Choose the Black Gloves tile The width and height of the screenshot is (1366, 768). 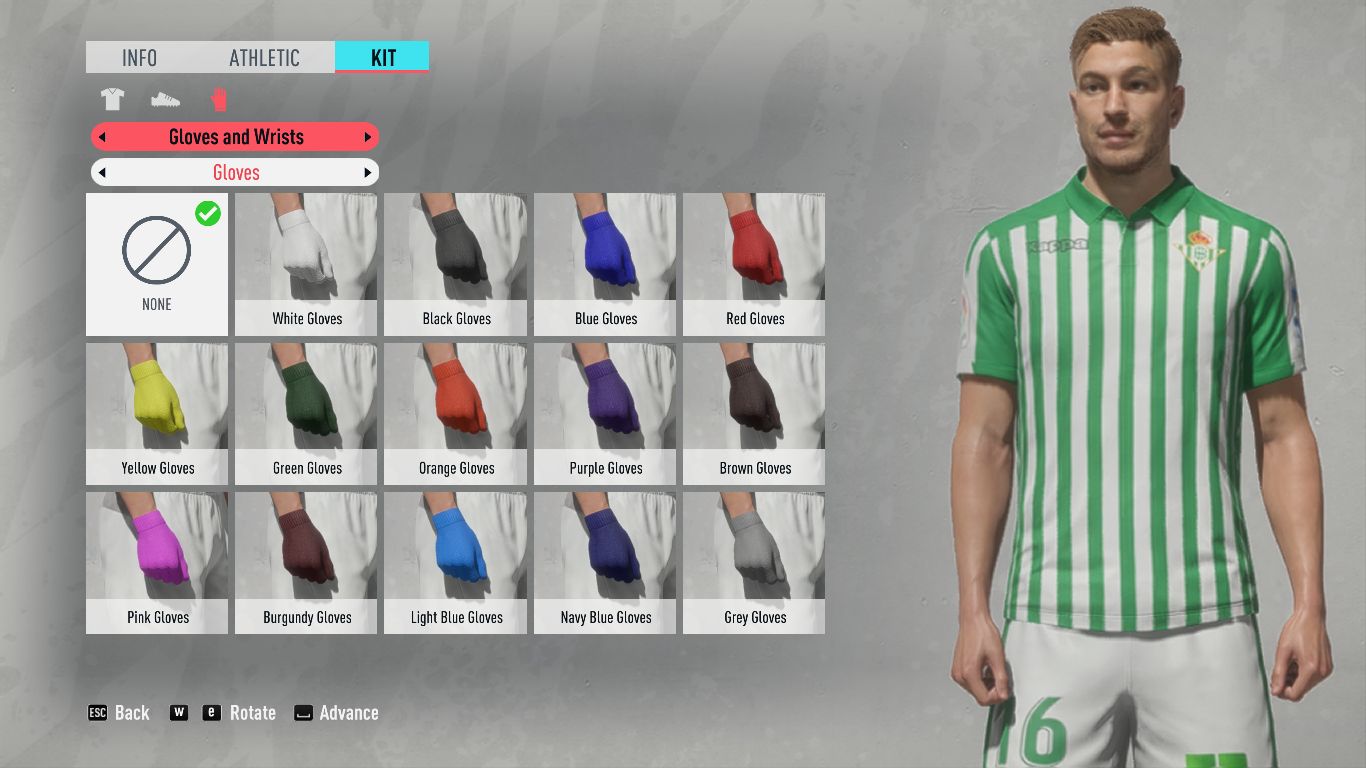click(456, 264)
